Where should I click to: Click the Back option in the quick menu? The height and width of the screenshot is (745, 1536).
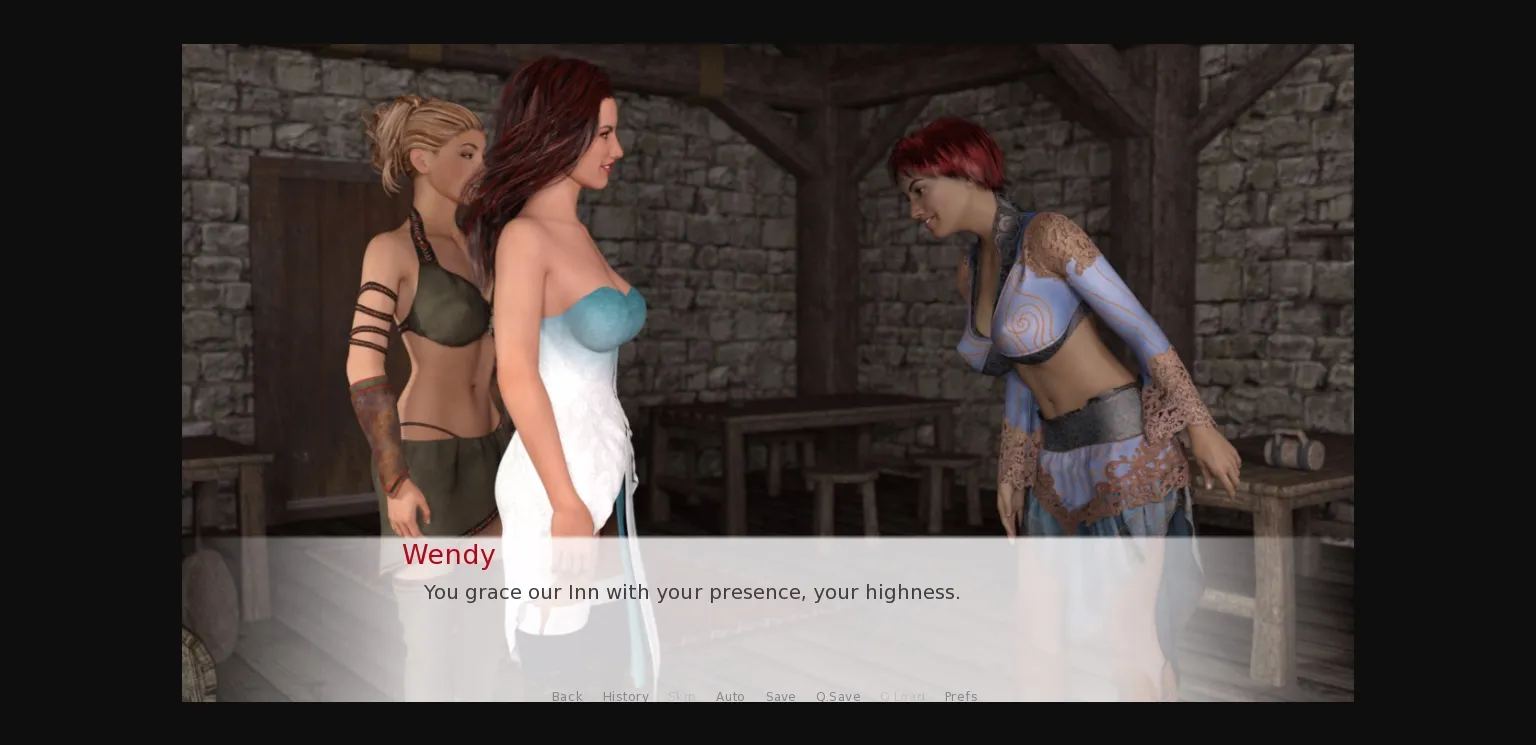[567, 697]
